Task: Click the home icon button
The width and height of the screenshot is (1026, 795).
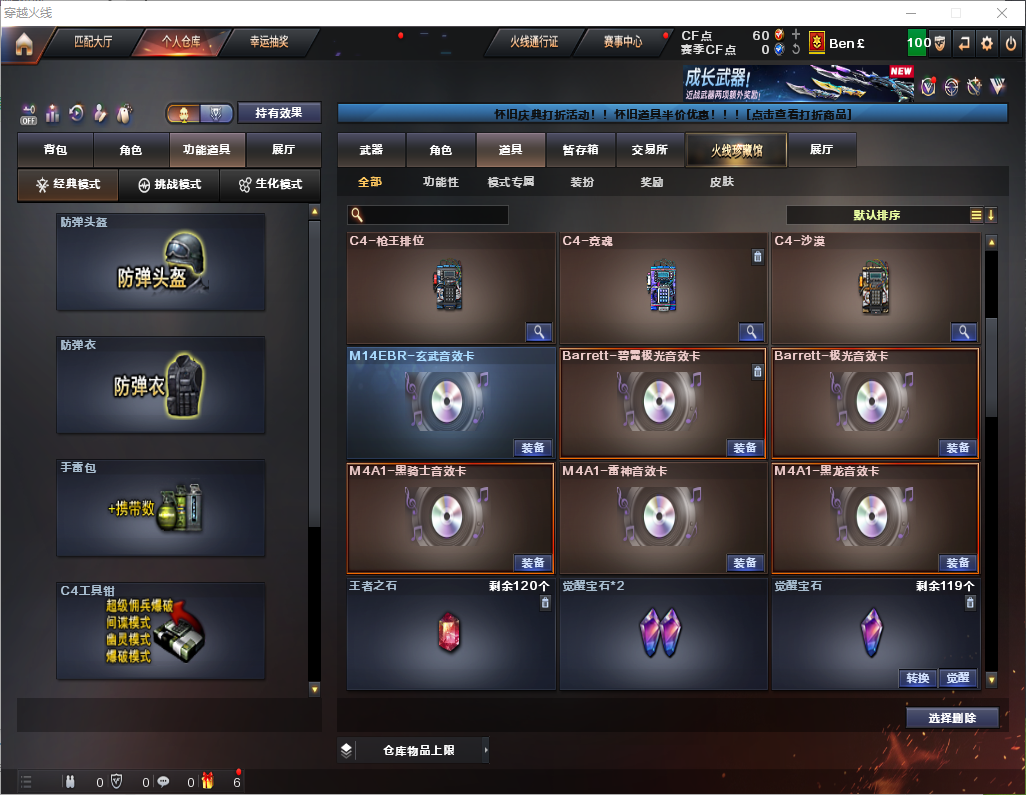Action: [23, 44]
